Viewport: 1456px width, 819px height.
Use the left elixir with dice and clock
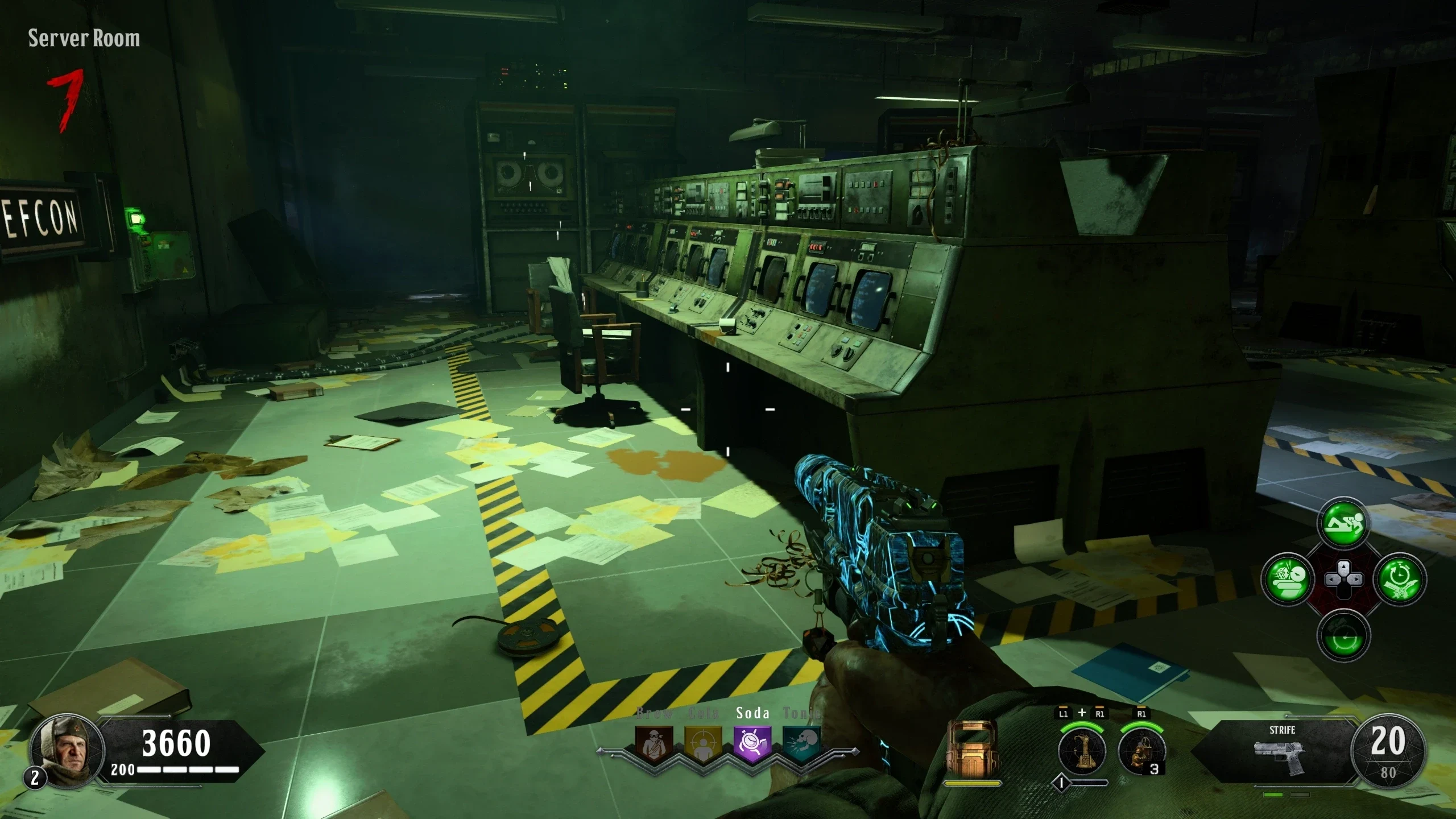(1288, 580)
